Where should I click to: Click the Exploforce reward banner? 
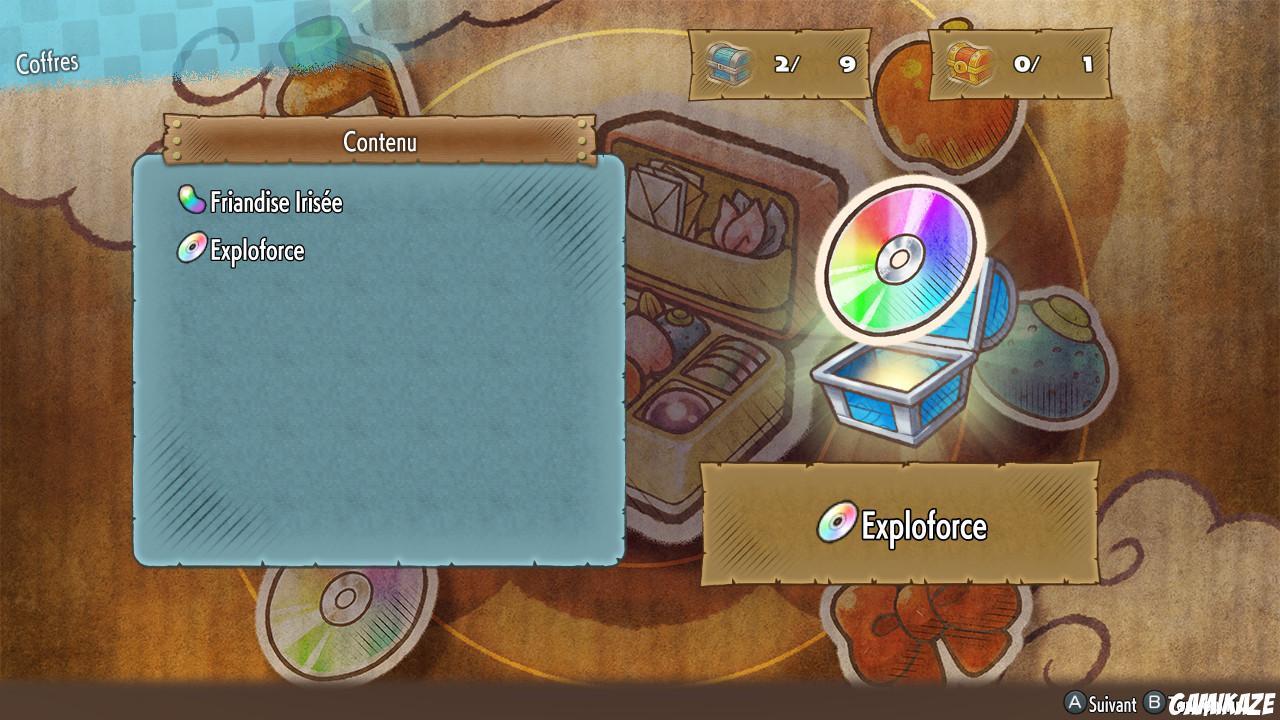(900, 524)
